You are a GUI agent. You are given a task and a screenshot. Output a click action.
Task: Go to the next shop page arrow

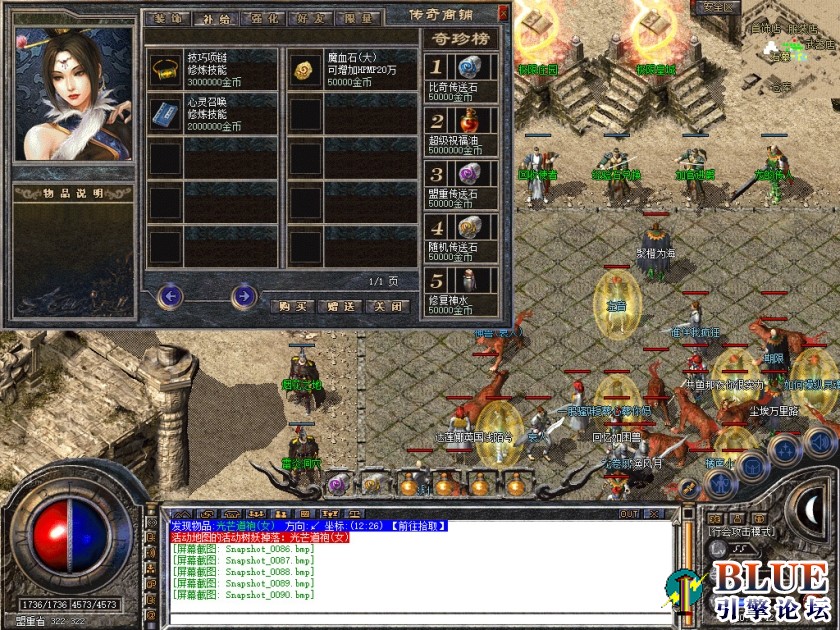click(243, 296)
